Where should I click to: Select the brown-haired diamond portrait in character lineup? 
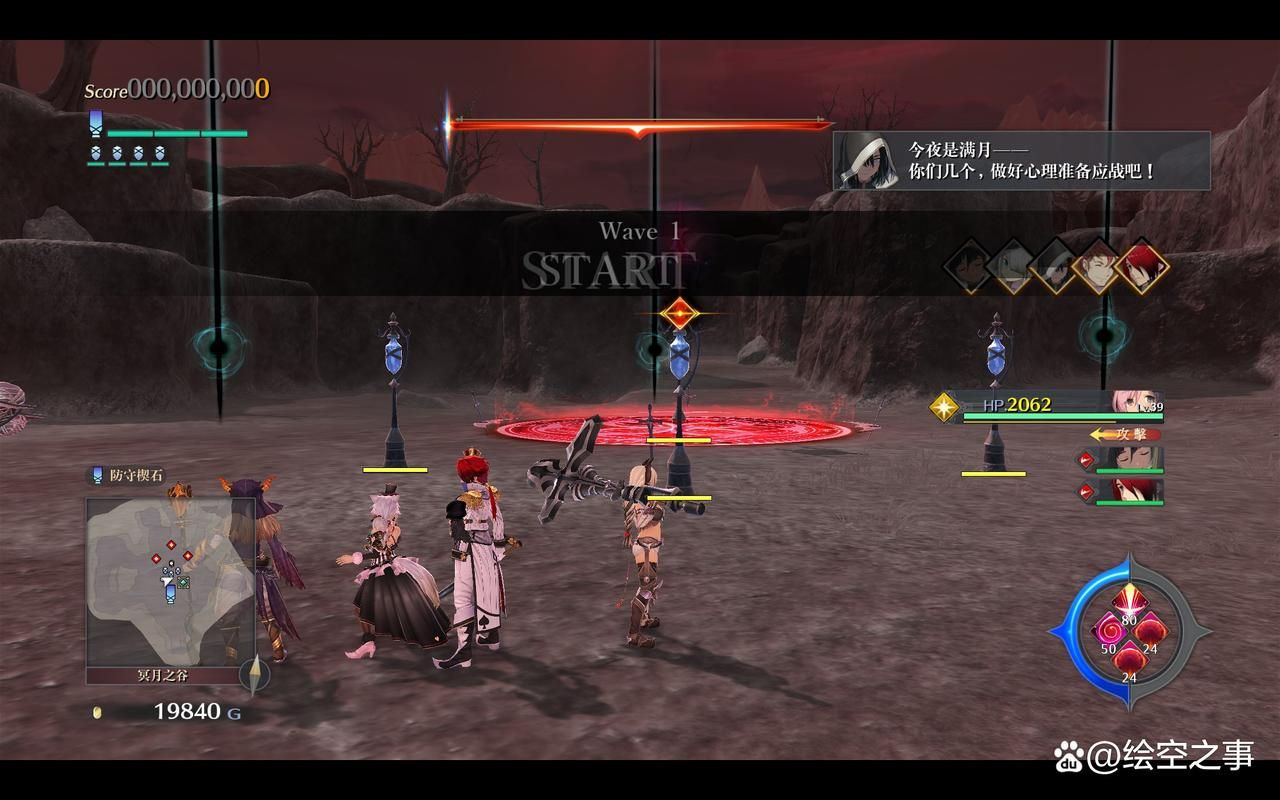tap(1097, 266)
